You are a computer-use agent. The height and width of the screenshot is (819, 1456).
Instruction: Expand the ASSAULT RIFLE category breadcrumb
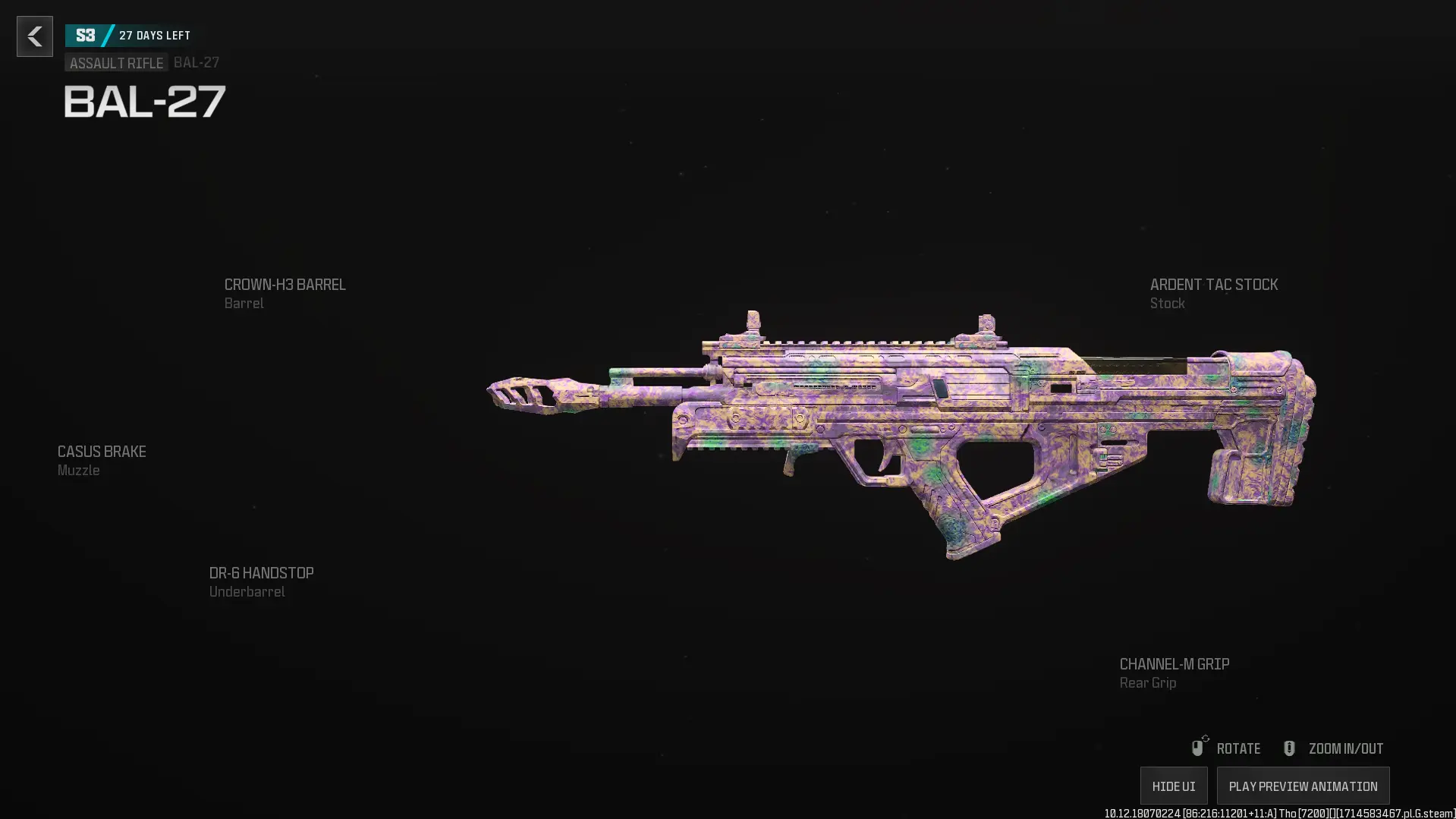115,63
